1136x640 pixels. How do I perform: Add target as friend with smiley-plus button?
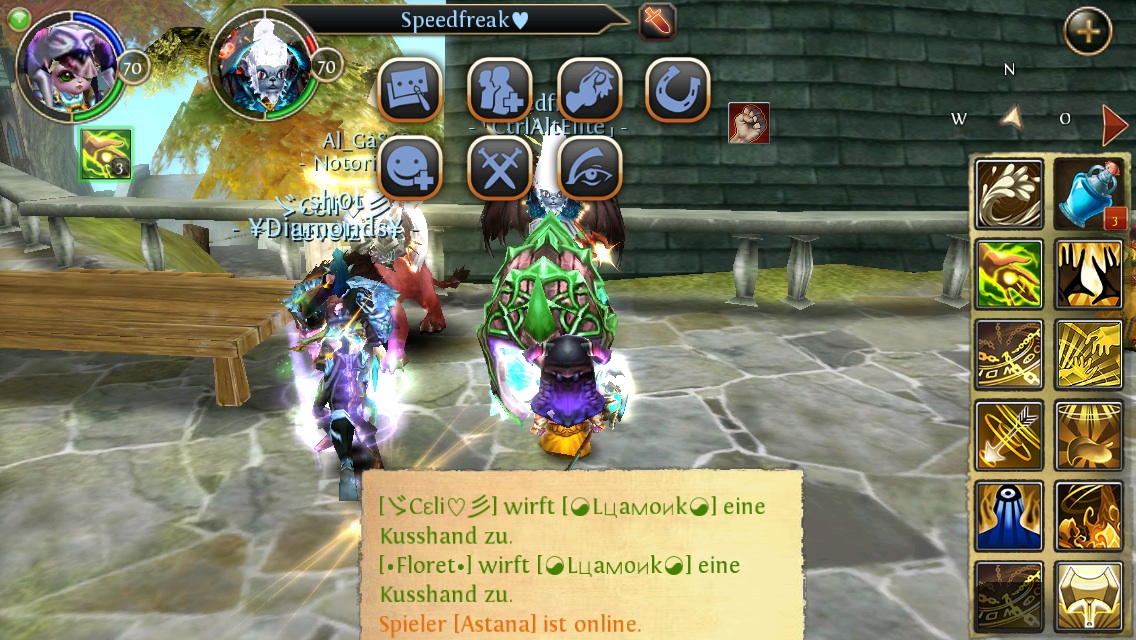point(410,167)
